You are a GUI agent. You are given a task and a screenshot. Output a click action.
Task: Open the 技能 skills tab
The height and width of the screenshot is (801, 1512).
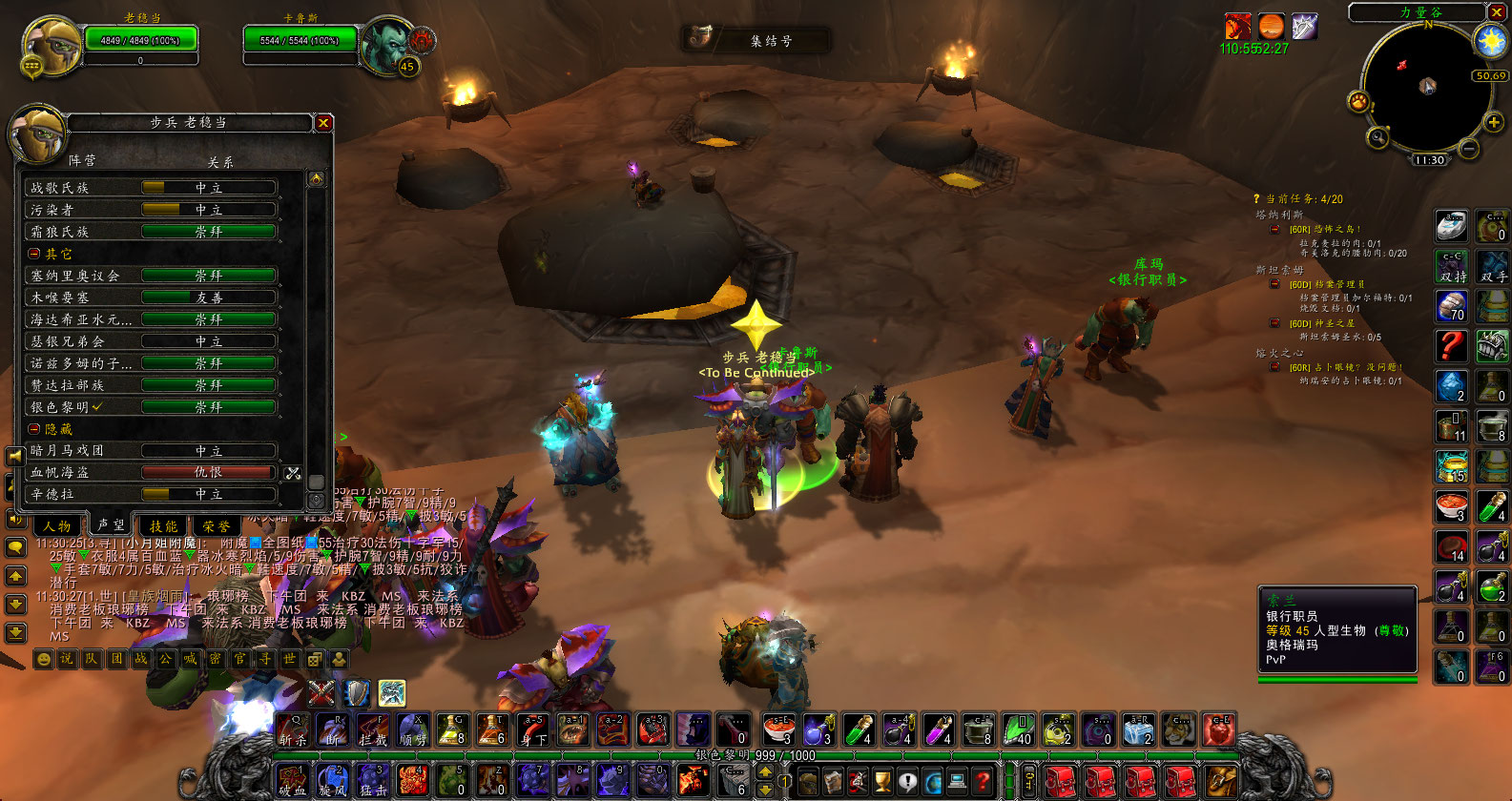coord(163,525)
